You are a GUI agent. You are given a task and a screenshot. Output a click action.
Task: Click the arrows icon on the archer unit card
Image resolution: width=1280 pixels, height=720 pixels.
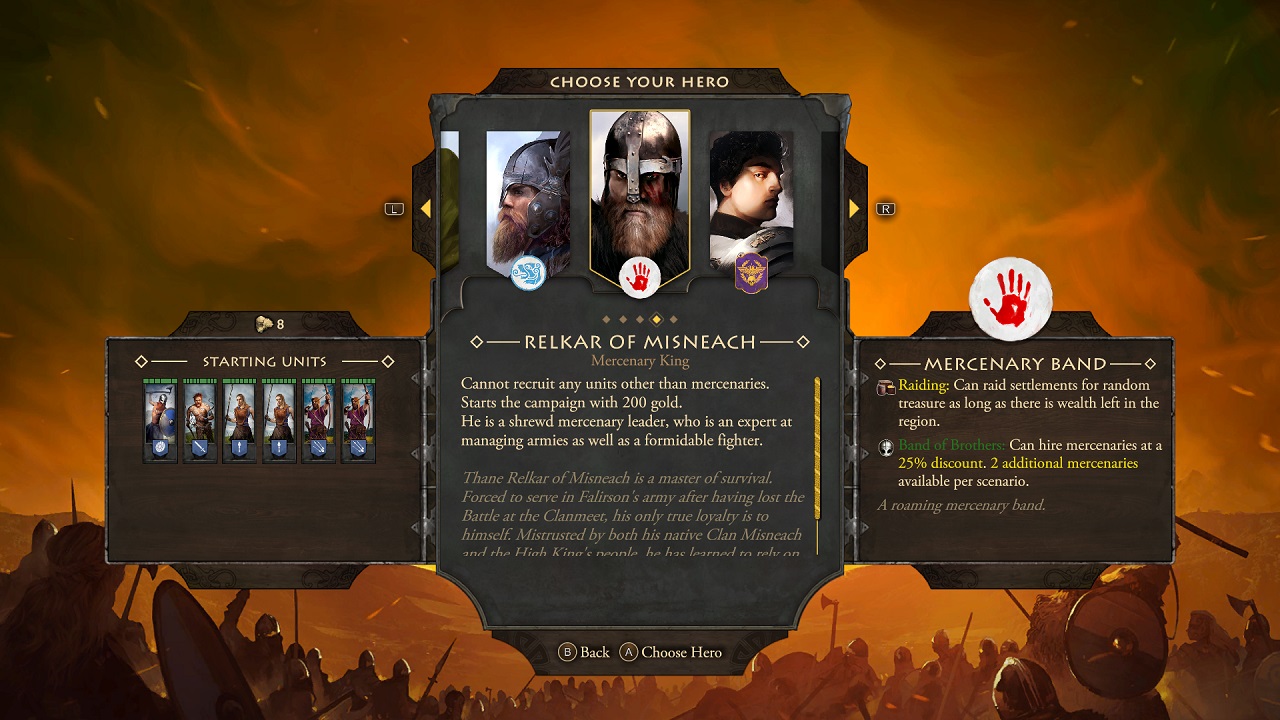320,447
